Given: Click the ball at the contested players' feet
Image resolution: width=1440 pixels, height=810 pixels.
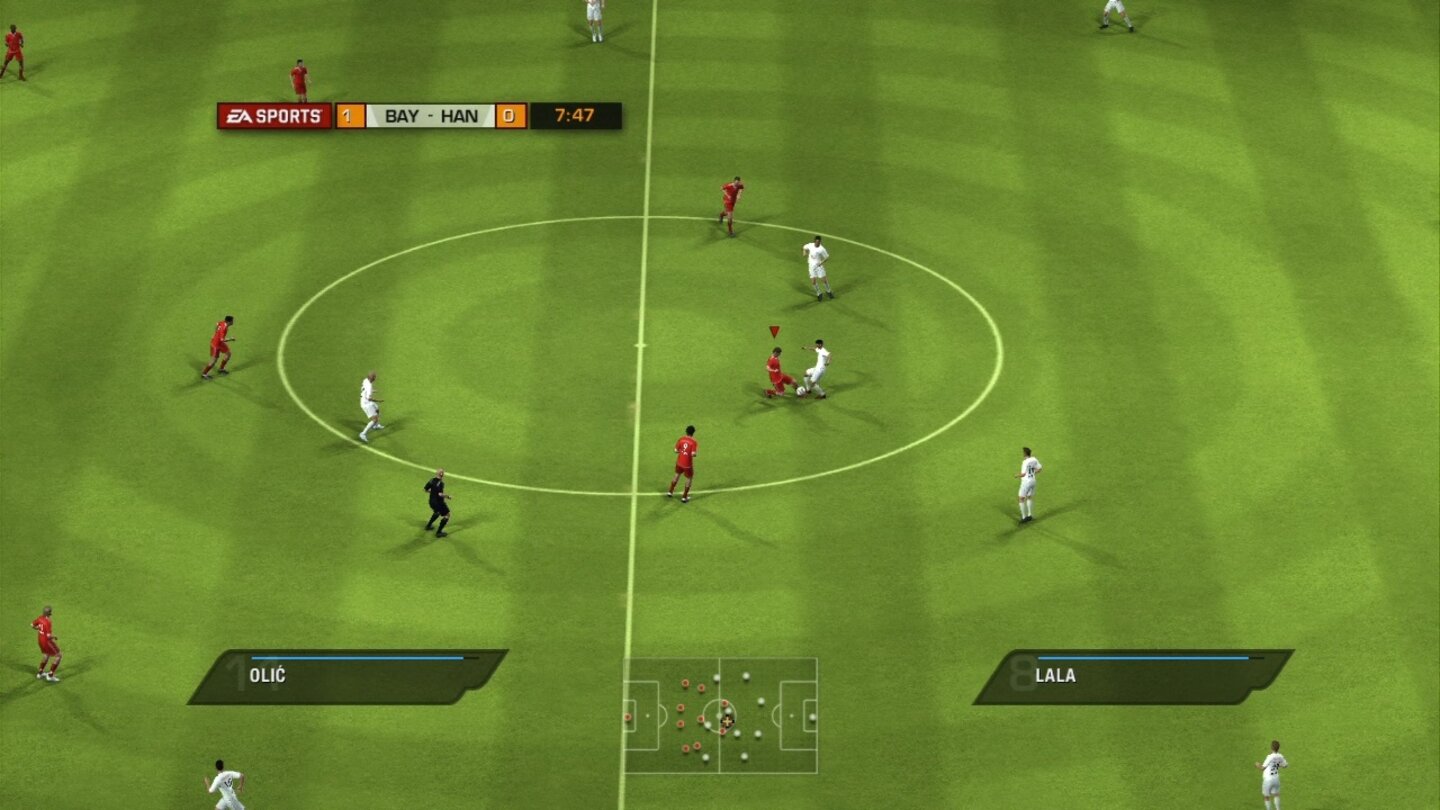Looking at the screenshot, I should point(800,392).
